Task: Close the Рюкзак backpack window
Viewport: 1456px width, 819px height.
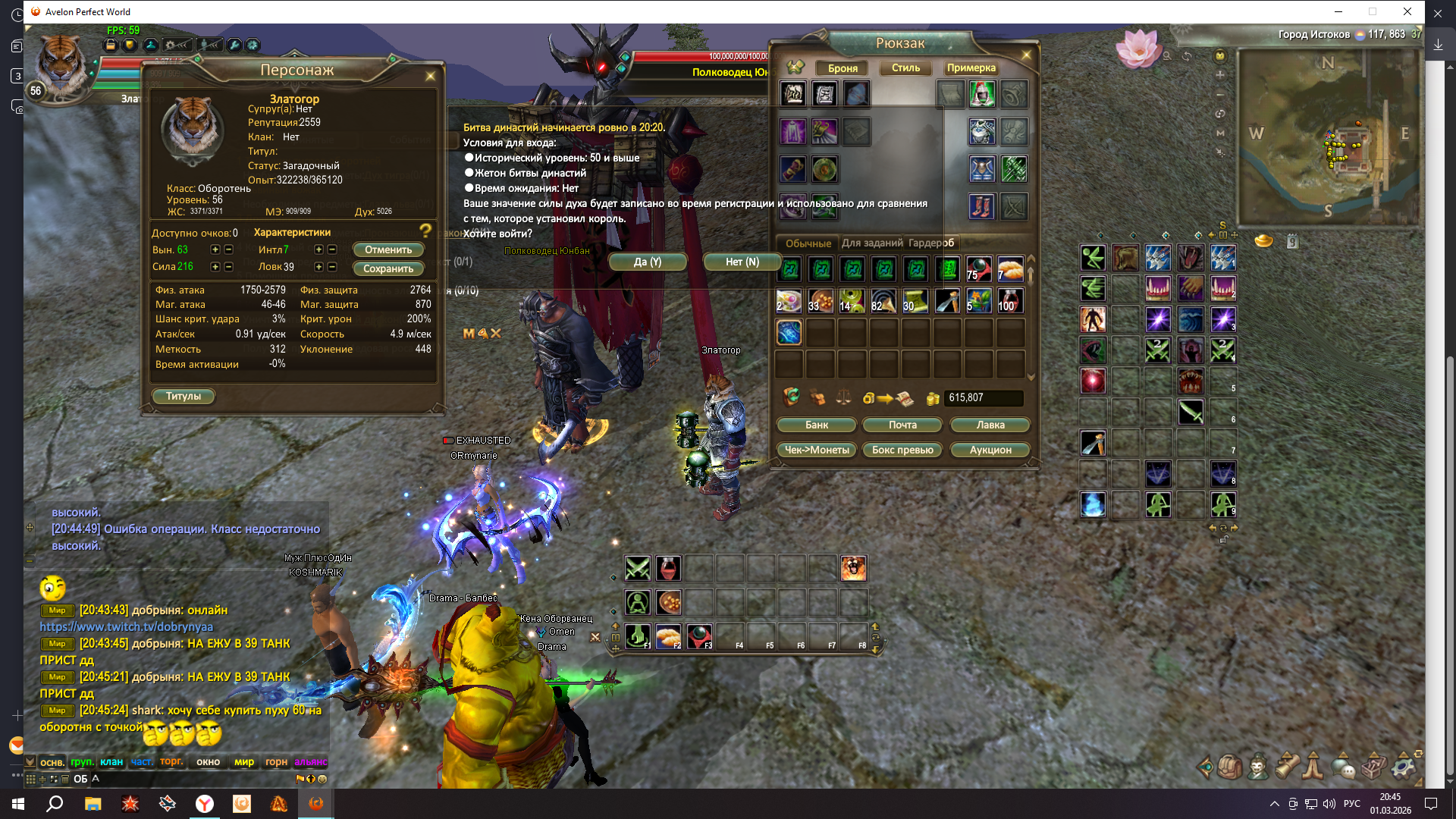Action: click(1026, 55)
